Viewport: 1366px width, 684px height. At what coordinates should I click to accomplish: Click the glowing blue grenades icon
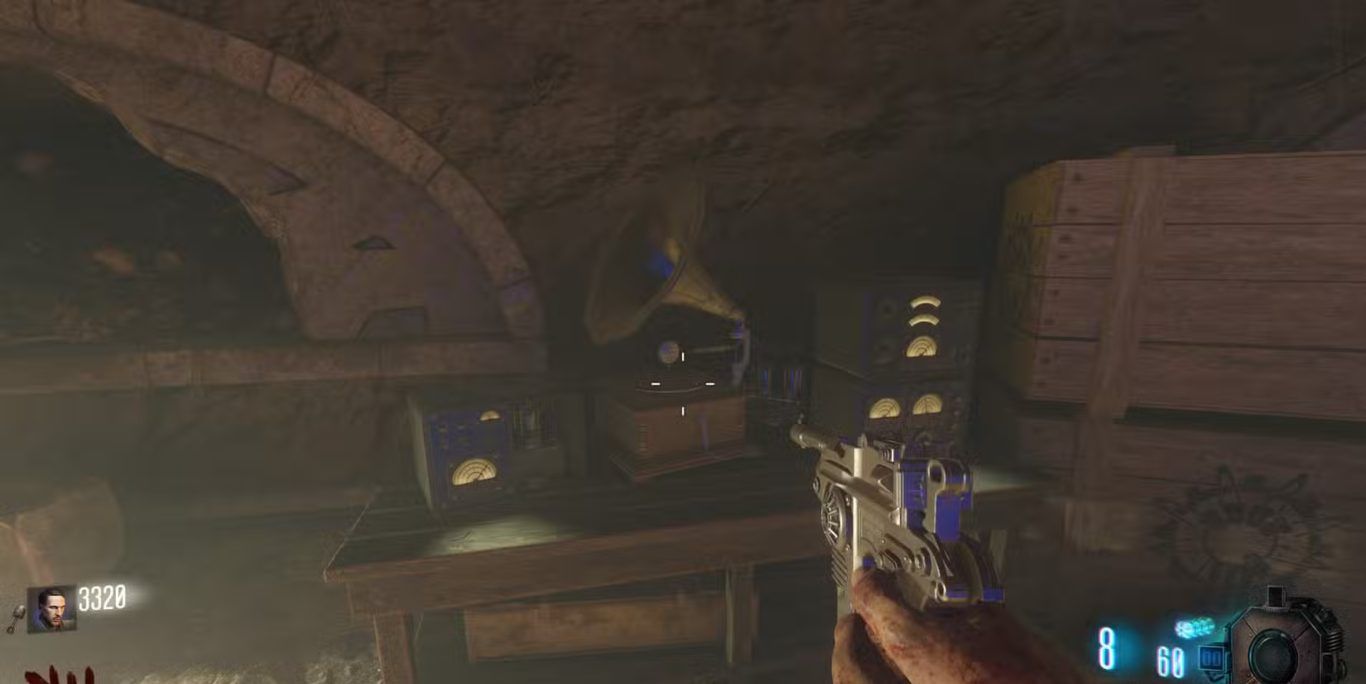point(1193,628)
